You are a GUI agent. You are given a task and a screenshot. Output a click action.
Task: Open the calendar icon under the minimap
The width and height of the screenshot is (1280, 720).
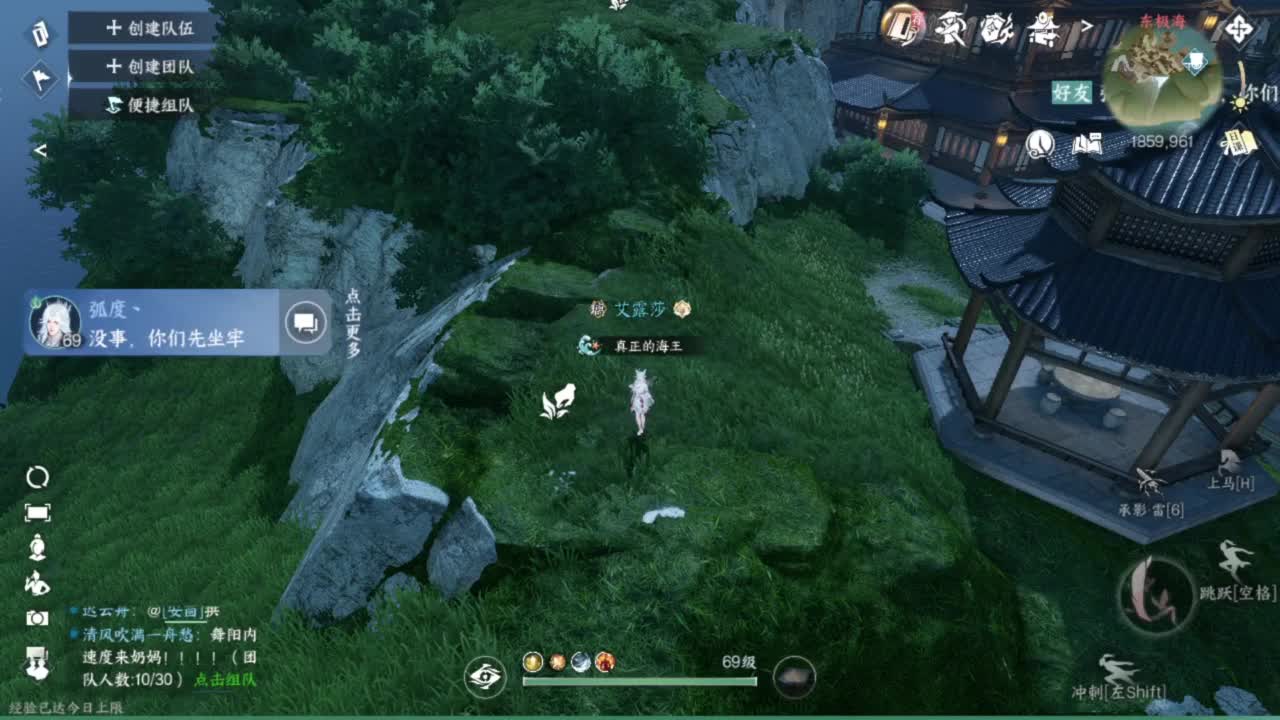coord(1240,143)
